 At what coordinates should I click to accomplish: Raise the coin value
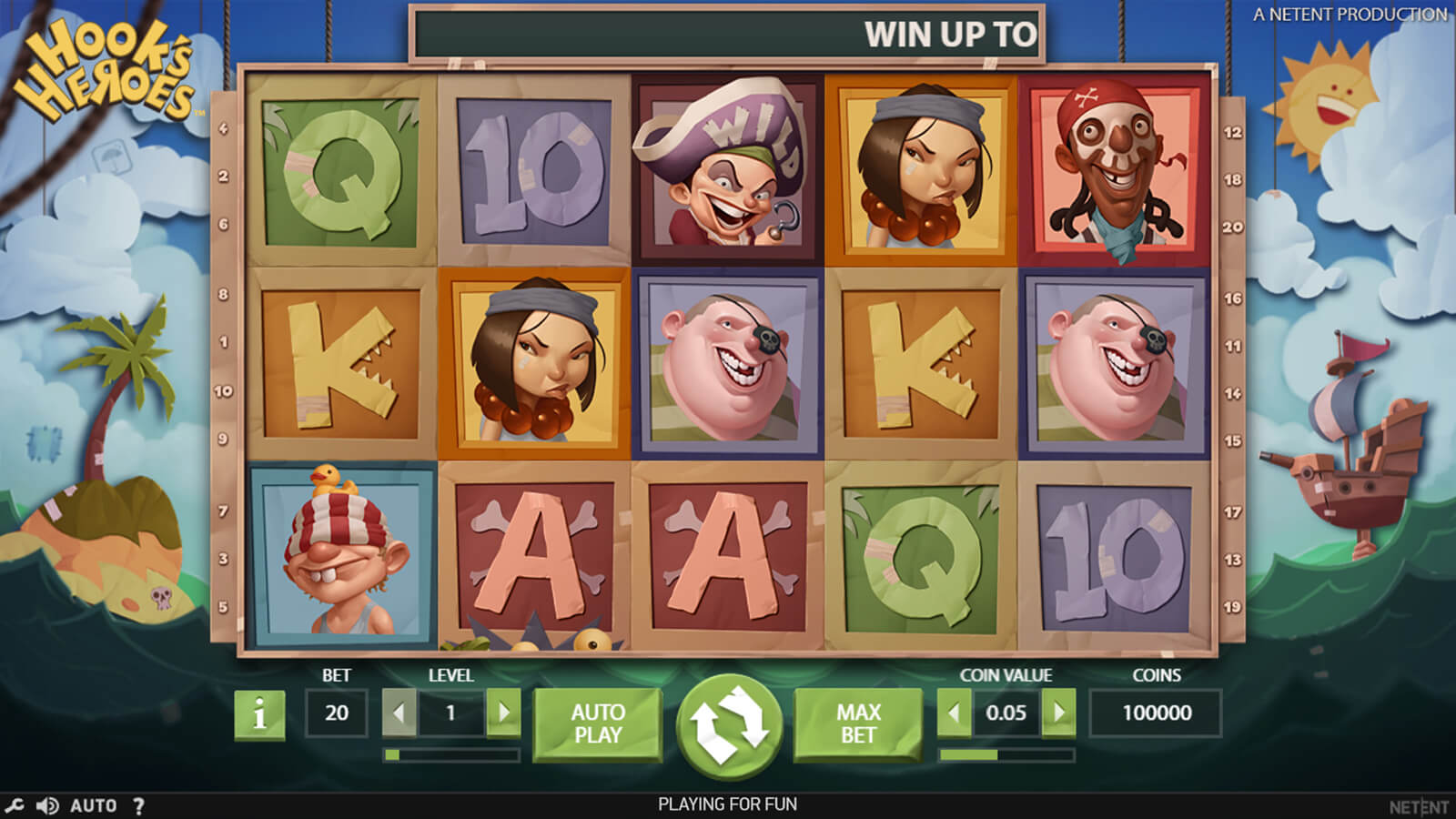[1058, 713]
